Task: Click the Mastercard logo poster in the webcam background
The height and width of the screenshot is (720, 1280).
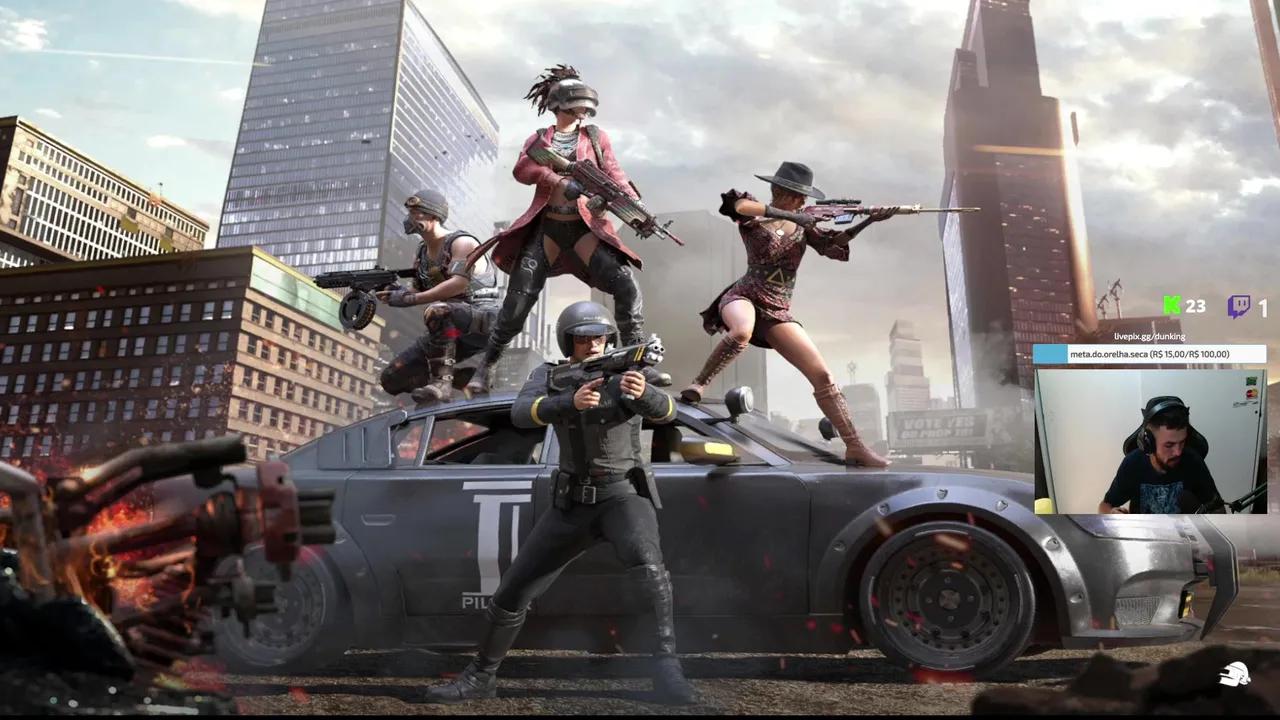Action: 1251,393
